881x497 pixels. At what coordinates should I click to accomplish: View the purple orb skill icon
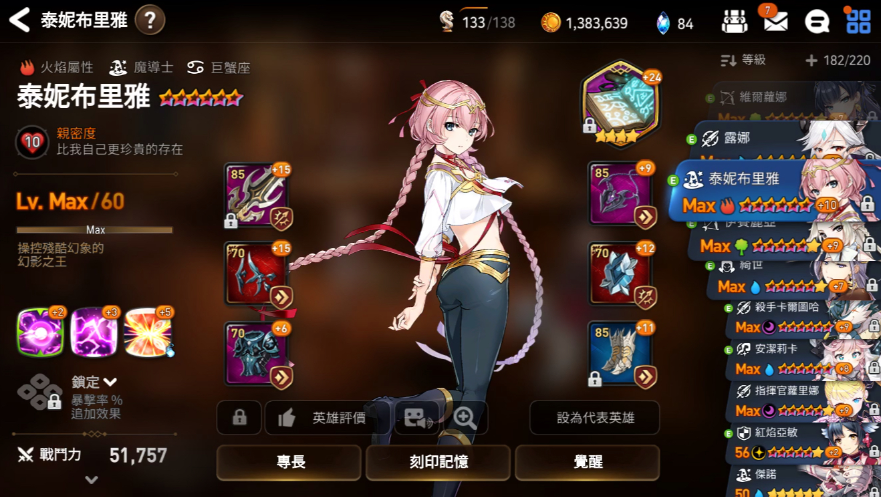coord(40,332)
